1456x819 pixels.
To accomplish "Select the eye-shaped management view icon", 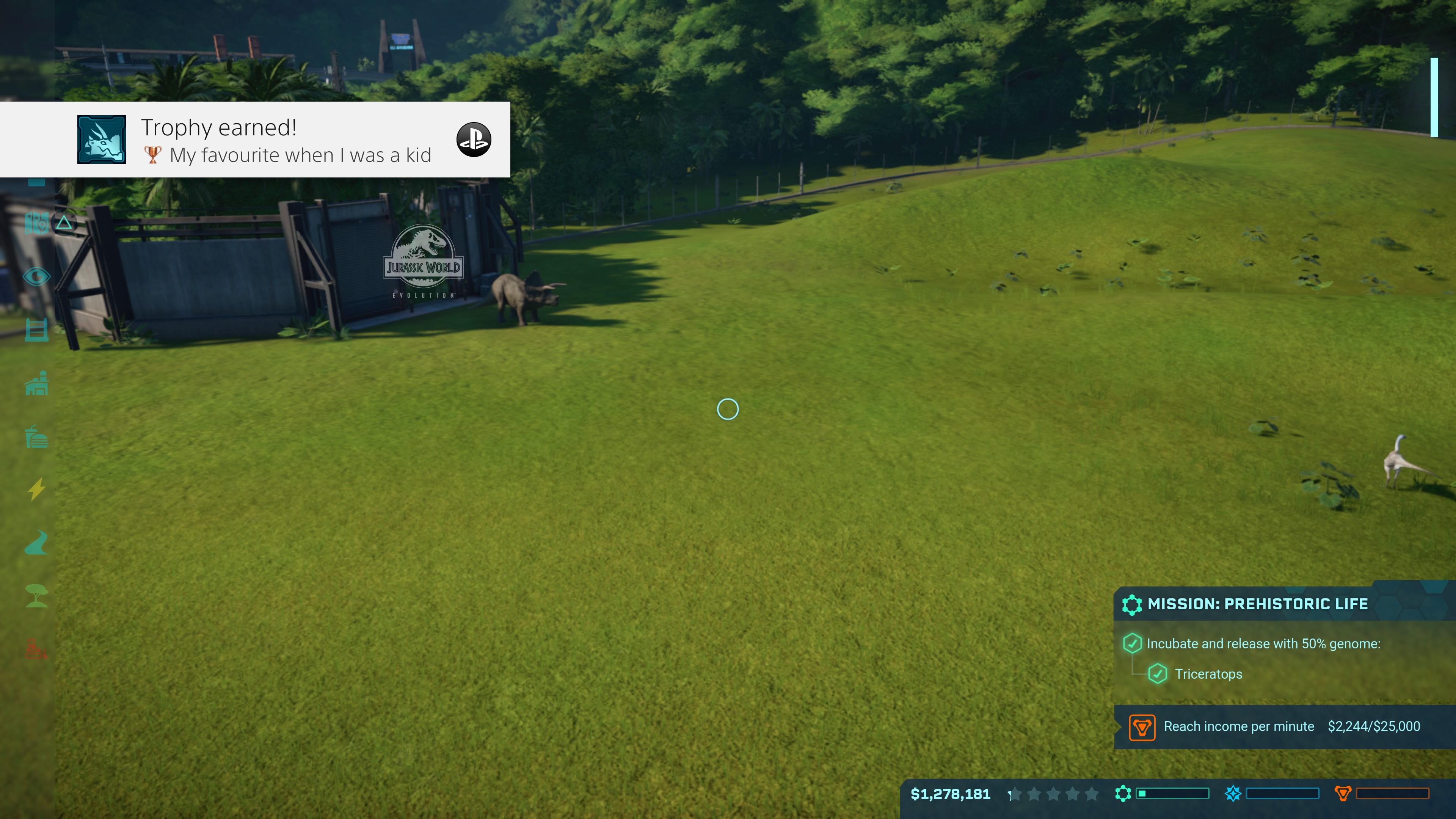I will 37,277.
